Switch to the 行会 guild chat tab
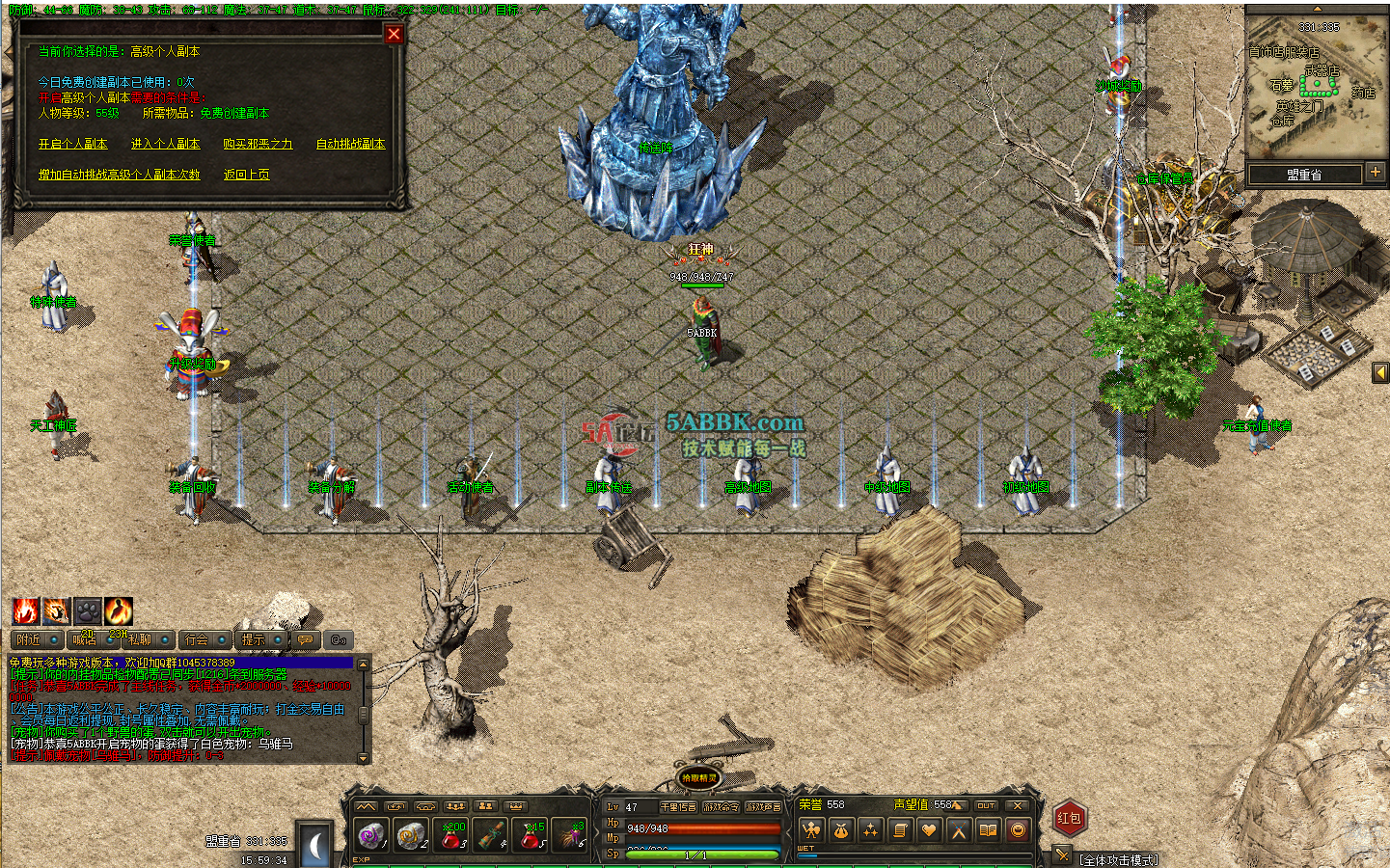The height and width of the screenshot is (868, 1390). click(198, 638)
